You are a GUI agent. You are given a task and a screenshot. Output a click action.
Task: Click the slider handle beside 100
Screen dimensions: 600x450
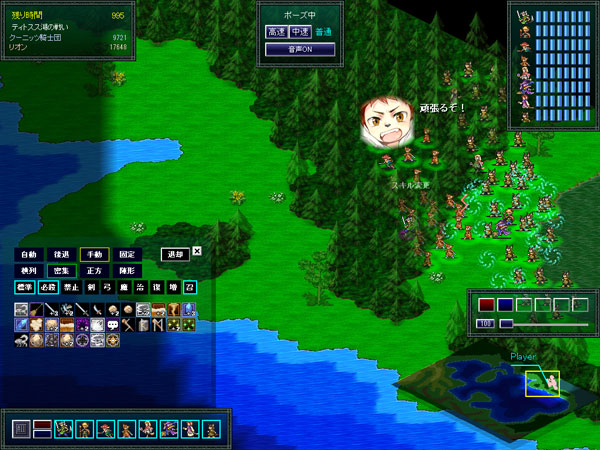(507, 324)
